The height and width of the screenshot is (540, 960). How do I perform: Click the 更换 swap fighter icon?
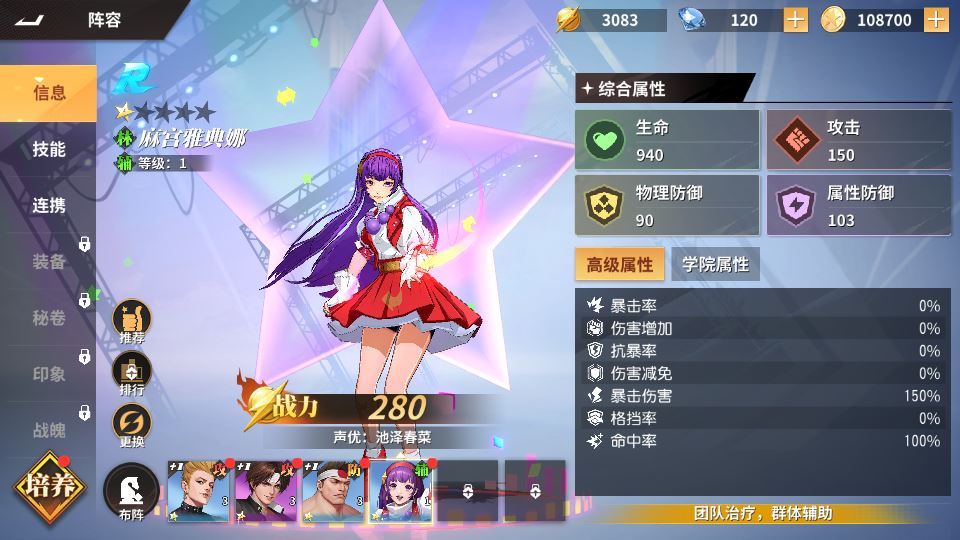coord(132,426)
